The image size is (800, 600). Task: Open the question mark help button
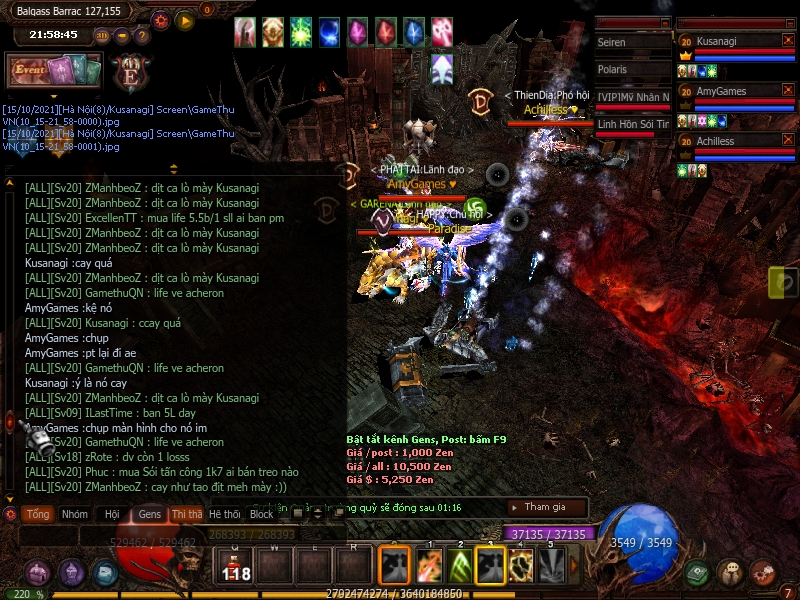click(x=142, y=36)
